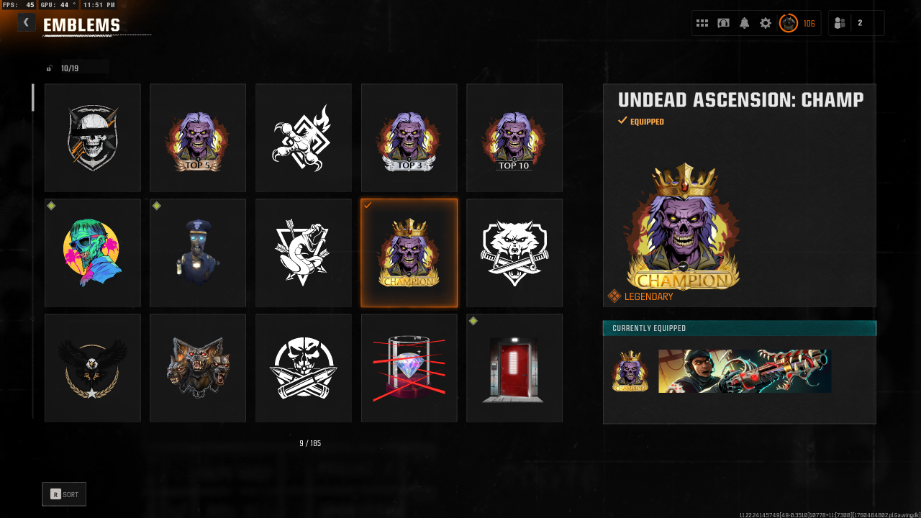Select the skull shield emblem

[93, 138]
